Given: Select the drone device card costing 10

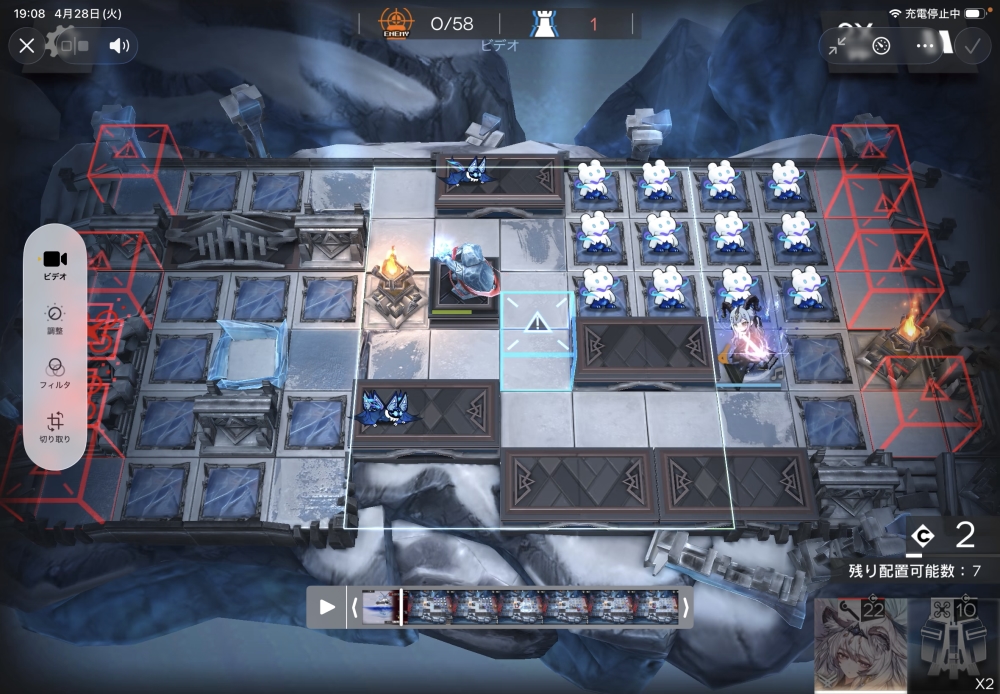Looking at the screenshot, I should [x=954, y=646].
